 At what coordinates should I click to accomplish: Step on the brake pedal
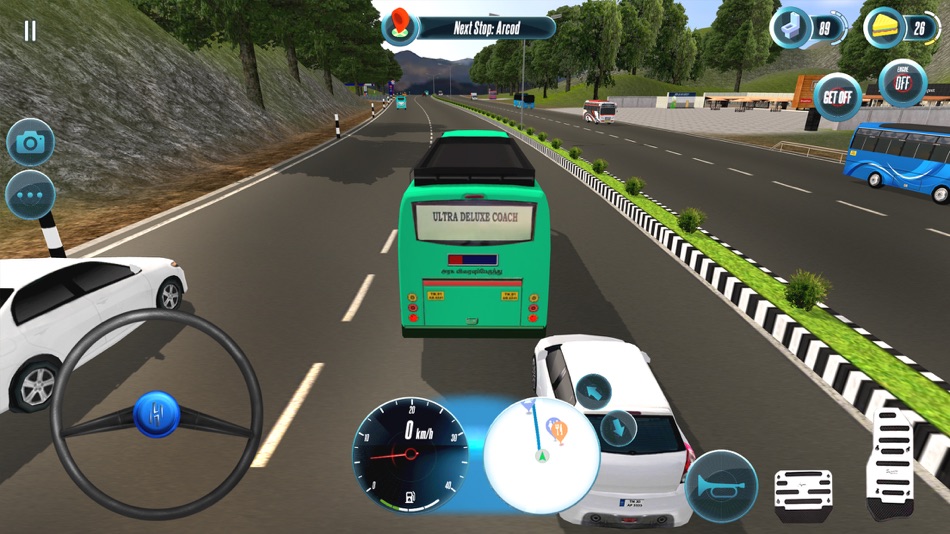(x=803, y=496)
